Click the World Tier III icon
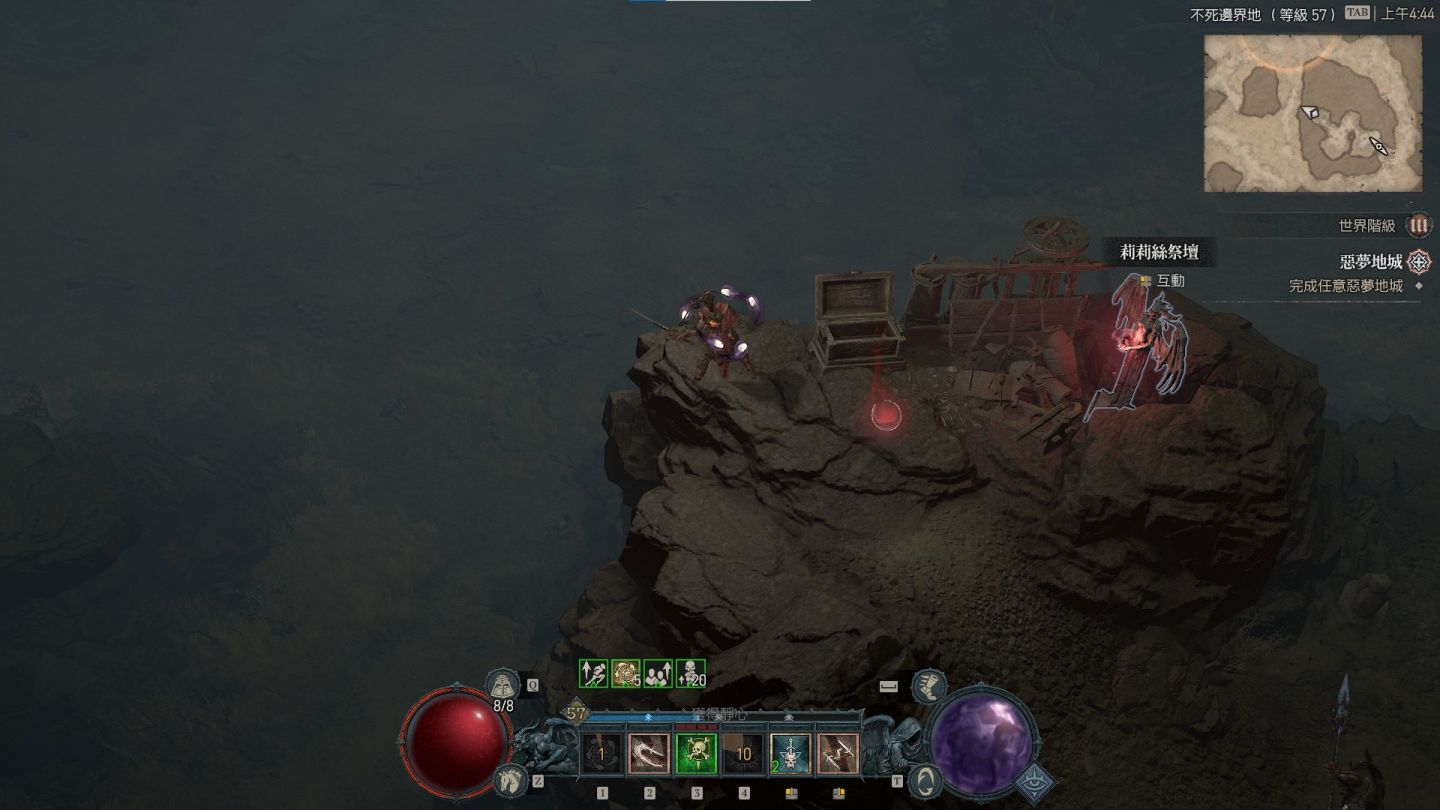The image size is (1440, 810). click(x=1418, y=226)
